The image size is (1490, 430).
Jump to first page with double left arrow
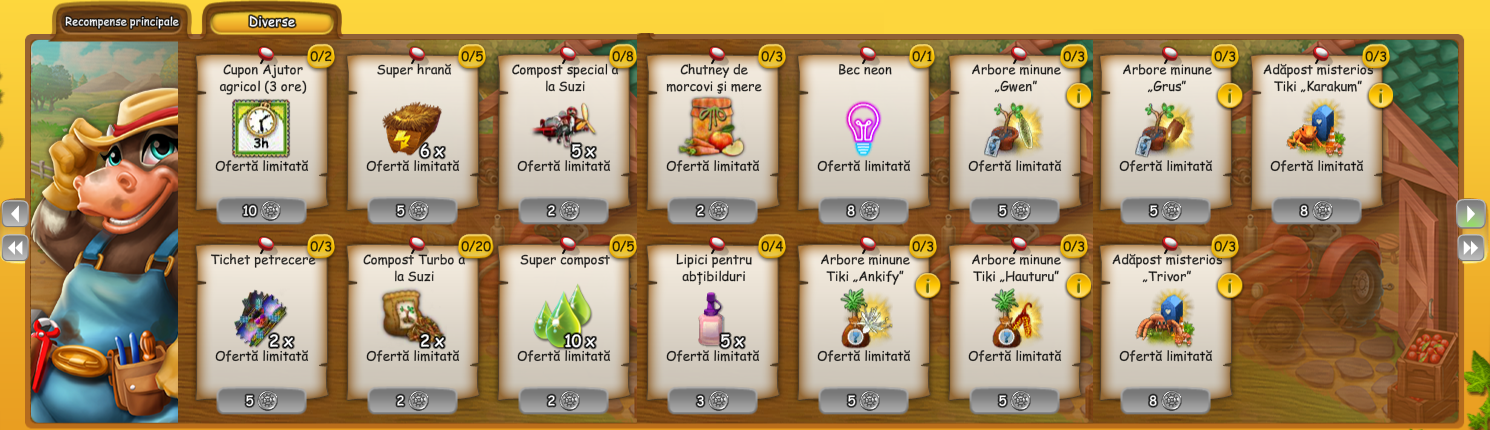(16, 248)
